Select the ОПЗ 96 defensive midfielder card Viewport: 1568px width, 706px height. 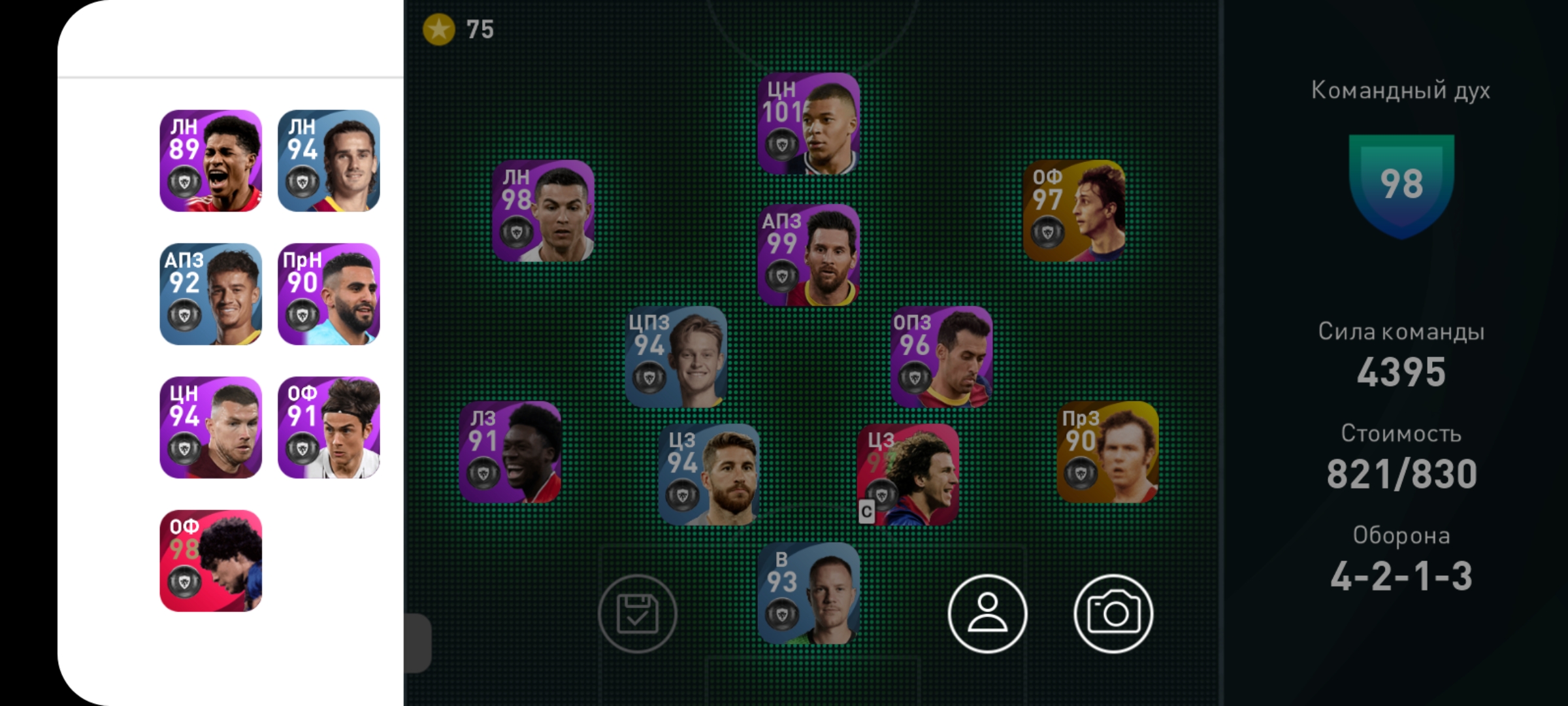tap(941, 357)
